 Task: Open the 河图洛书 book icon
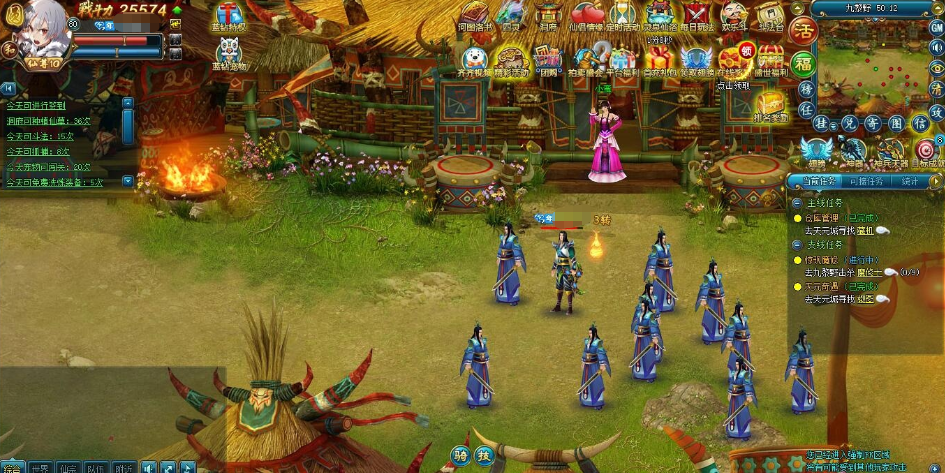point(472,15)
